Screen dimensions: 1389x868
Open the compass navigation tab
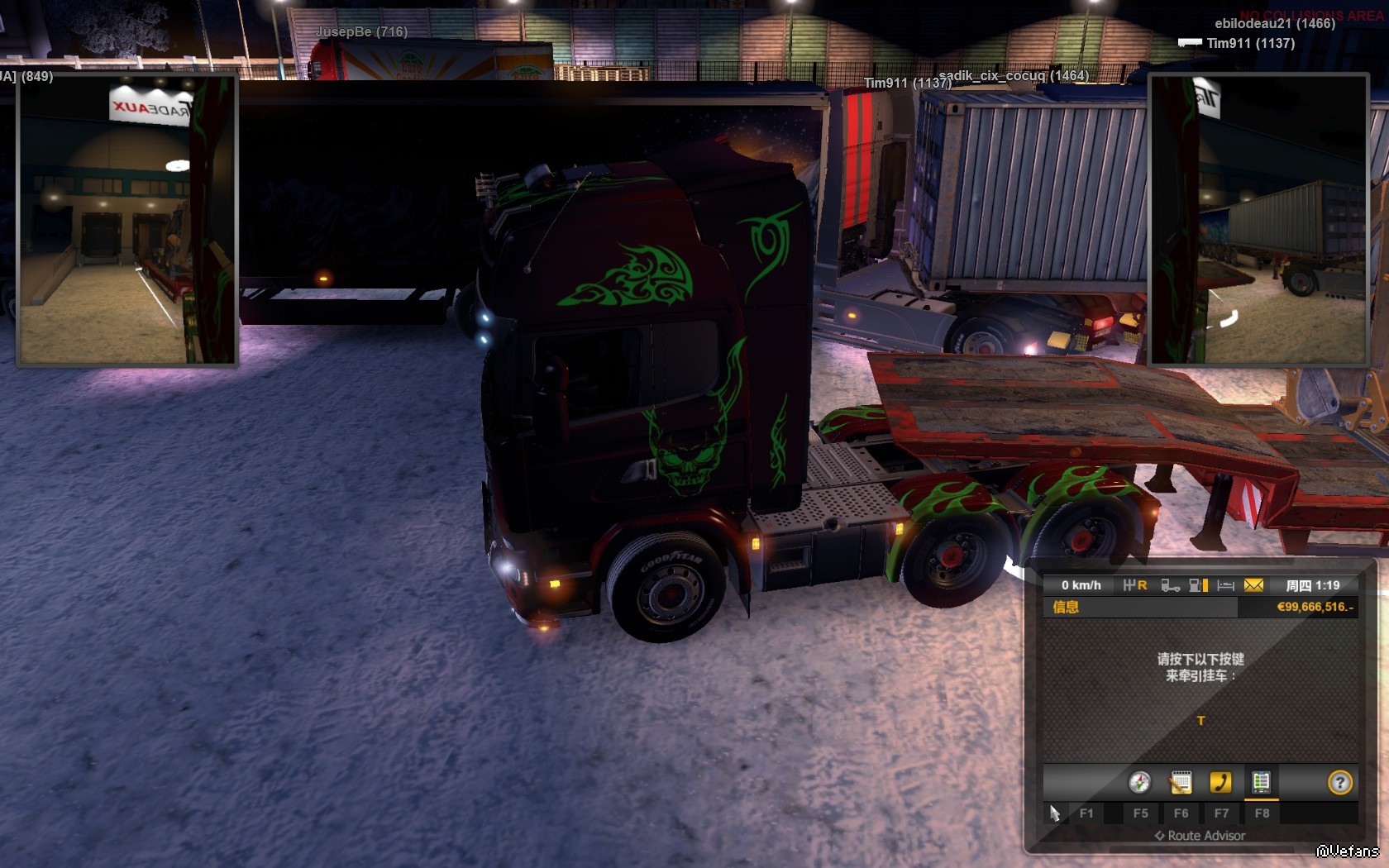1139,782
